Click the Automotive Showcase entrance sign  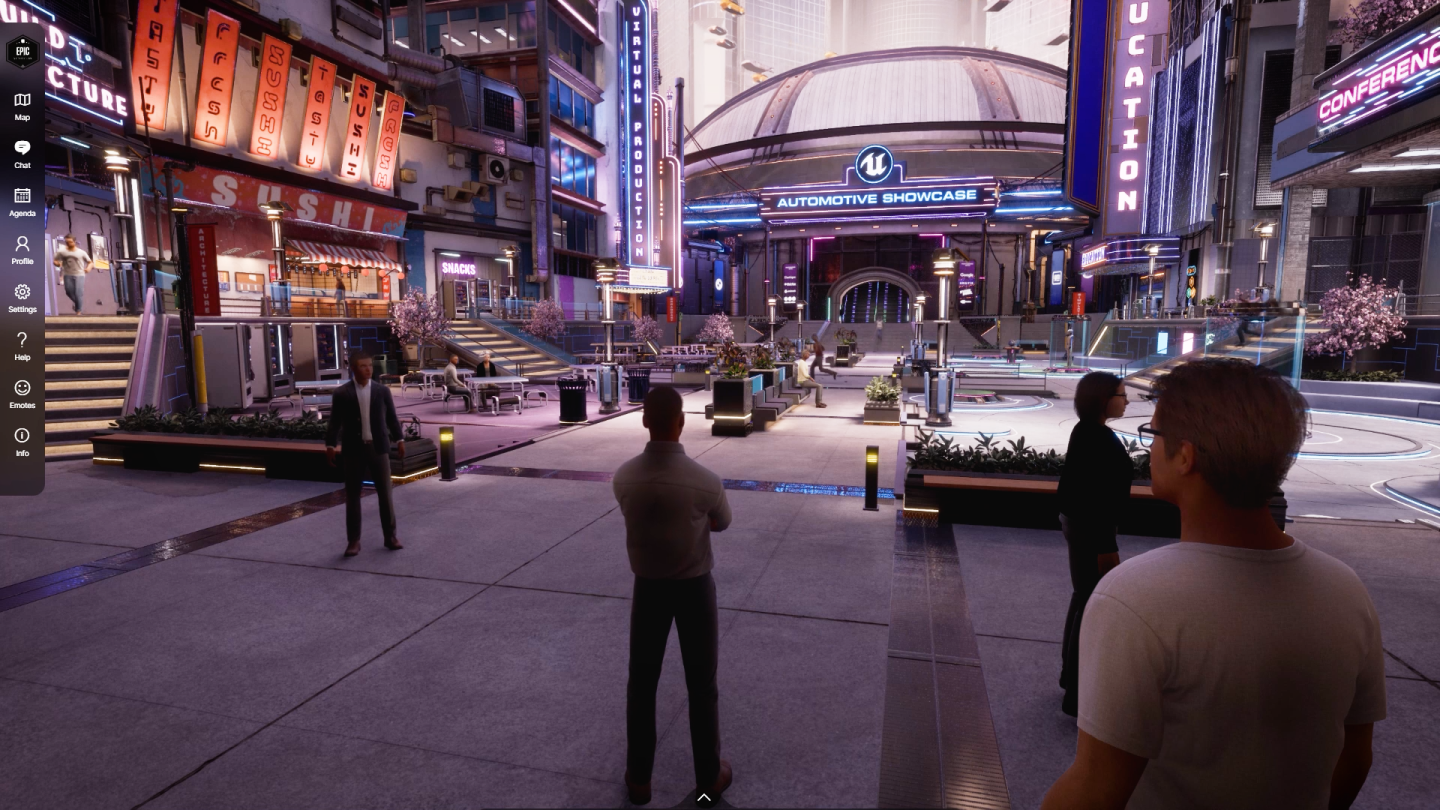pos(878,197)
